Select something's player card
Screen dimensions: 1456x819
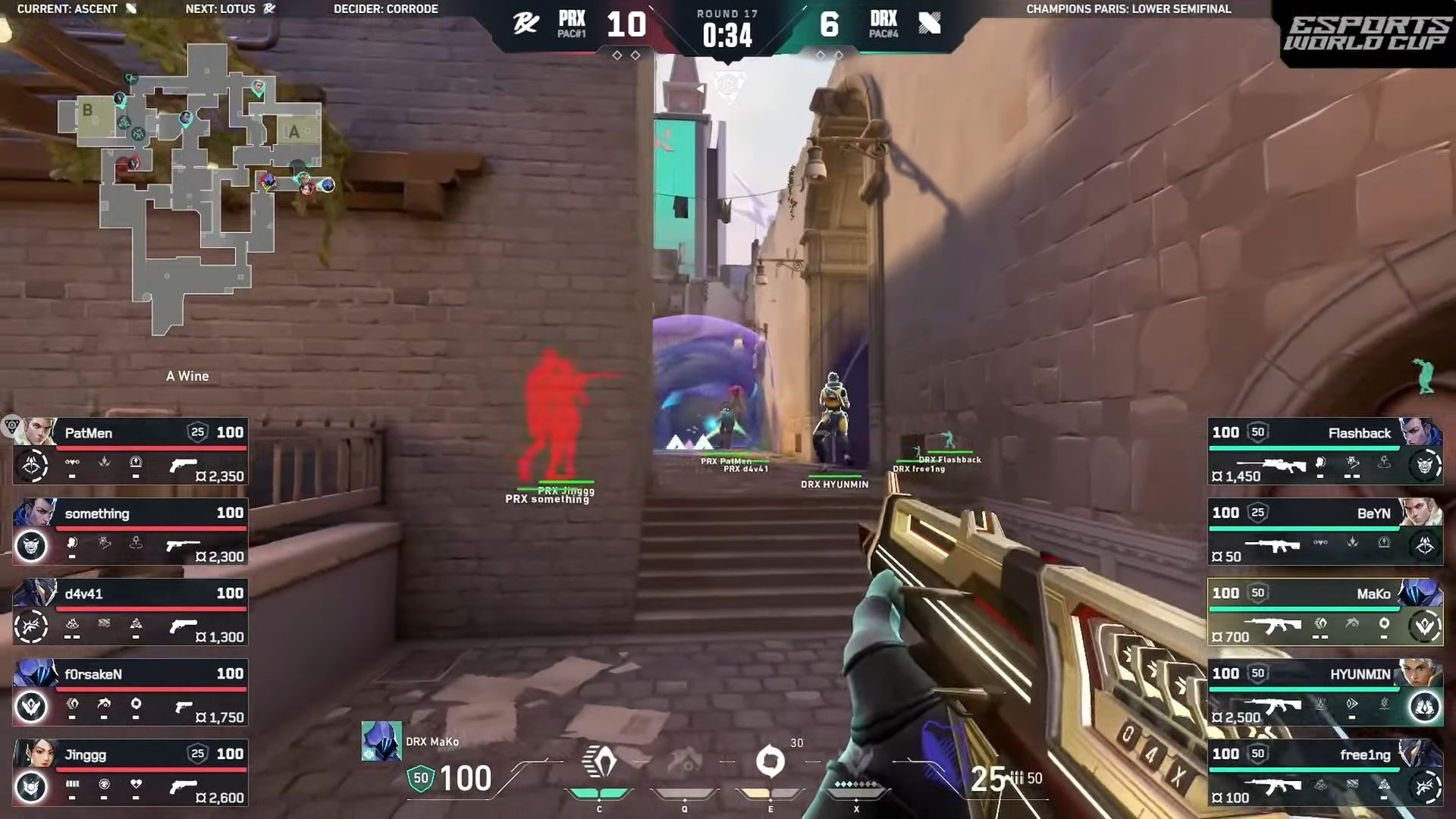[130, 531]
